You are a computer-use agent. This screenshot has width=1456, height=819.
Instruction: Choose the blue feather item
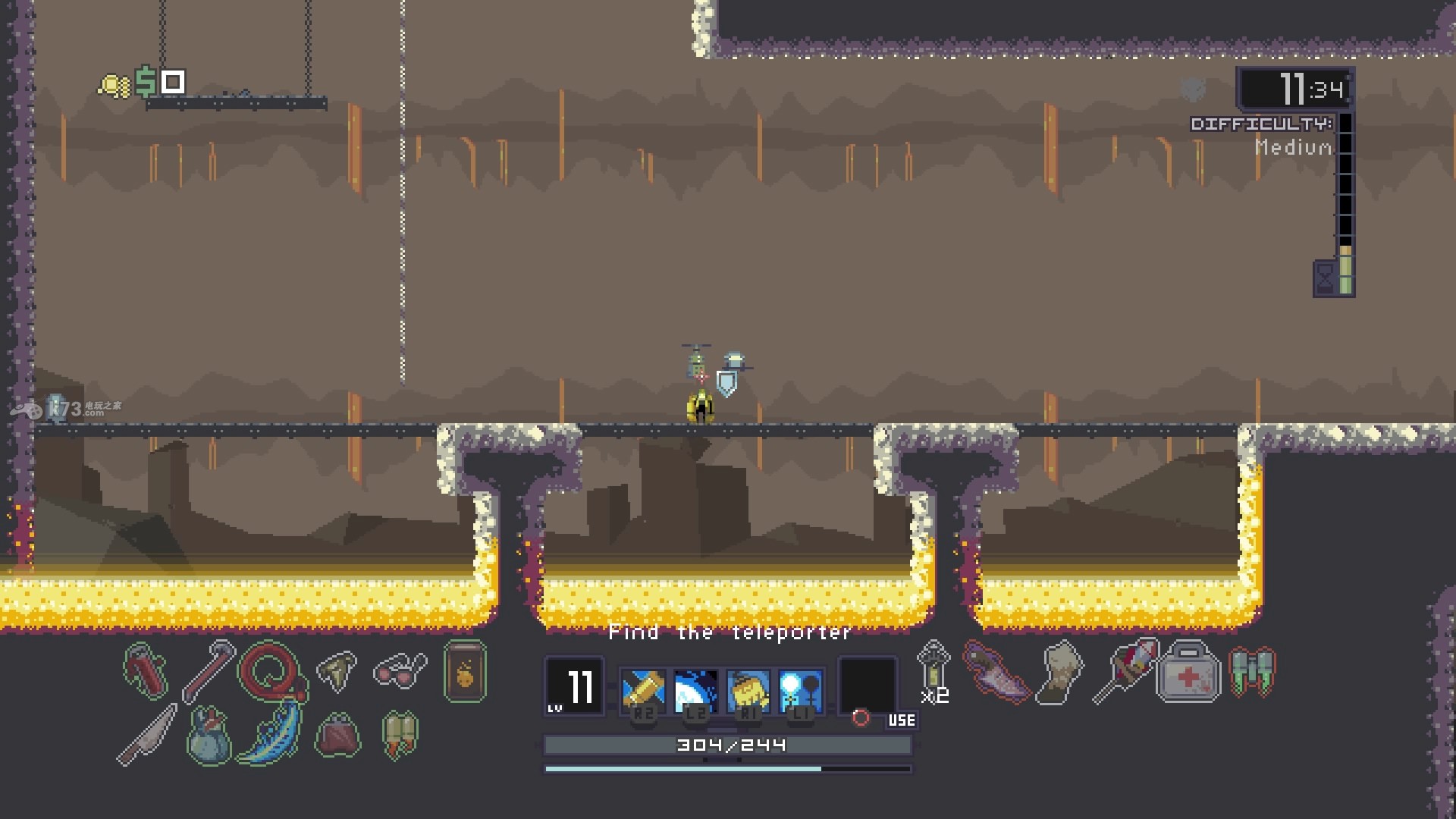pyautogui.click(x=271, y=733)
